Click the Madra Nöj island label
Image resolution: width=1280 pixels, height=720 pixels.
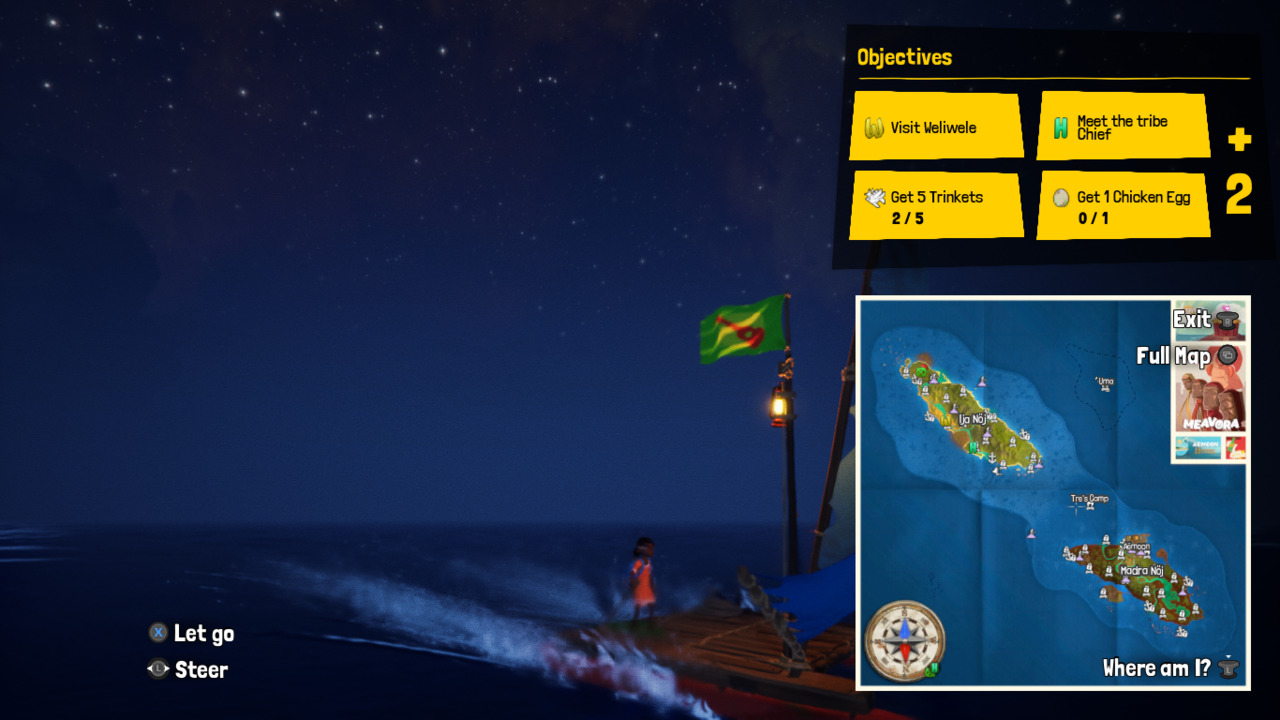coord(1141,571)
